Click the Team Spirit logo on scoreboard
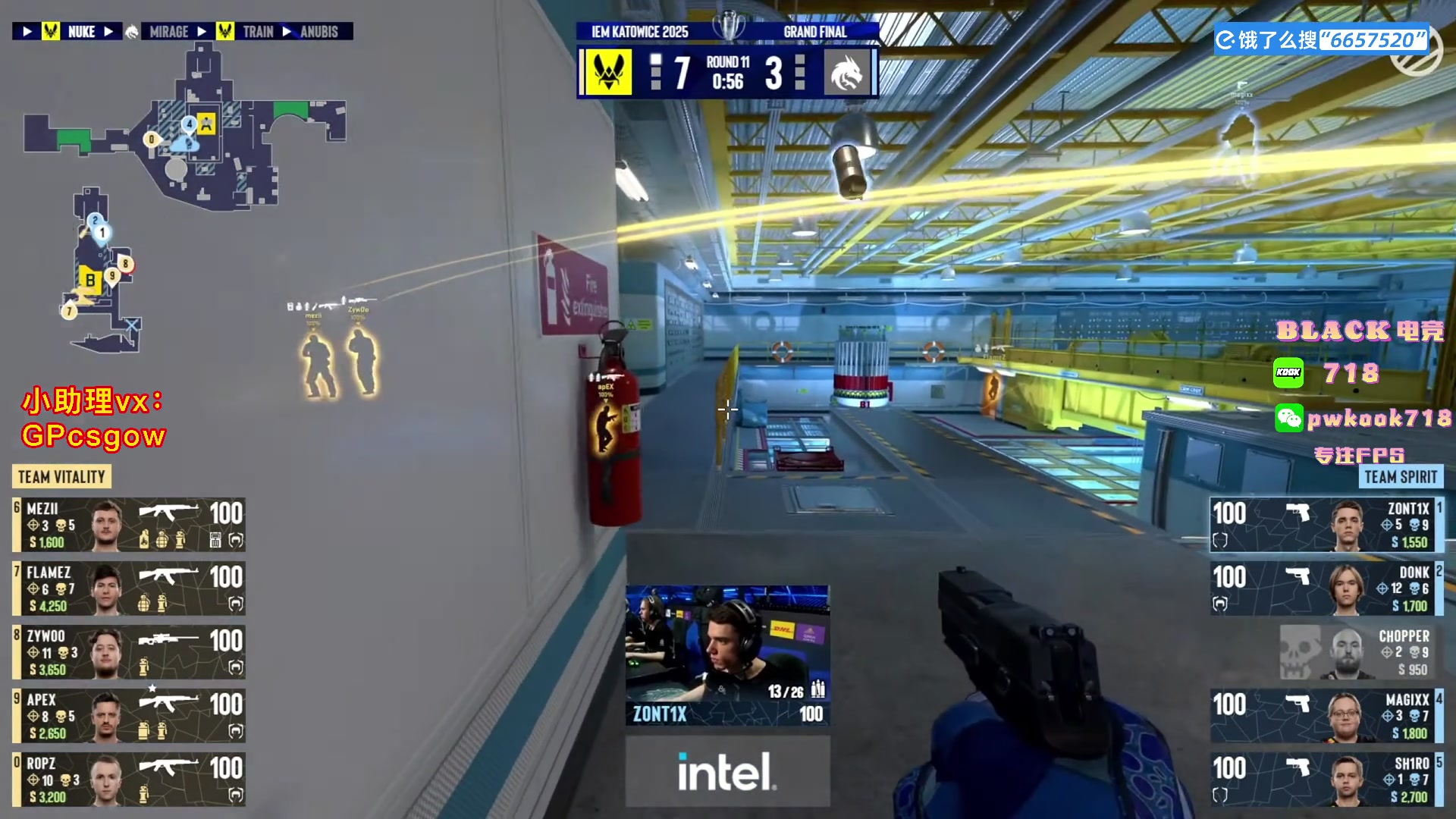Viewport: 1456px width, 819px height. [846, 73]
